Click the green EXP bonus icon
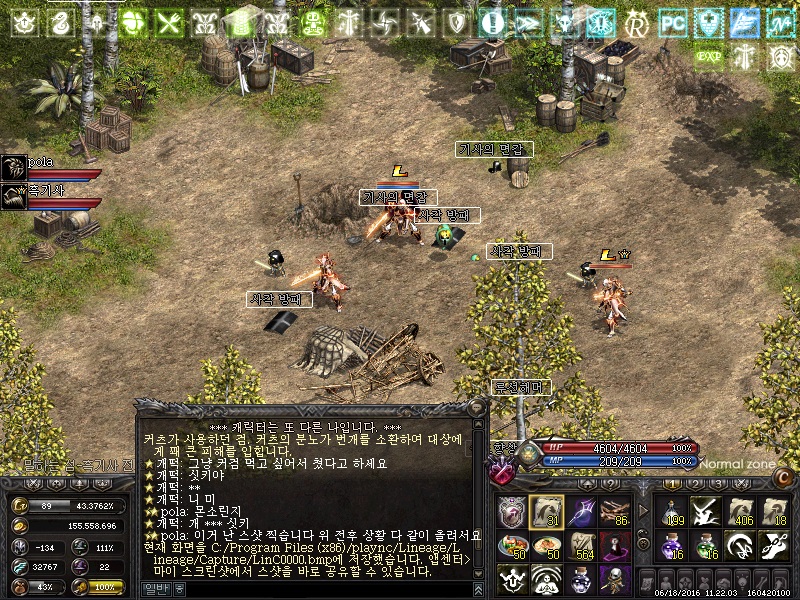Image resolution: width=800 pixels, height=600 pixels. pos(708,57)
